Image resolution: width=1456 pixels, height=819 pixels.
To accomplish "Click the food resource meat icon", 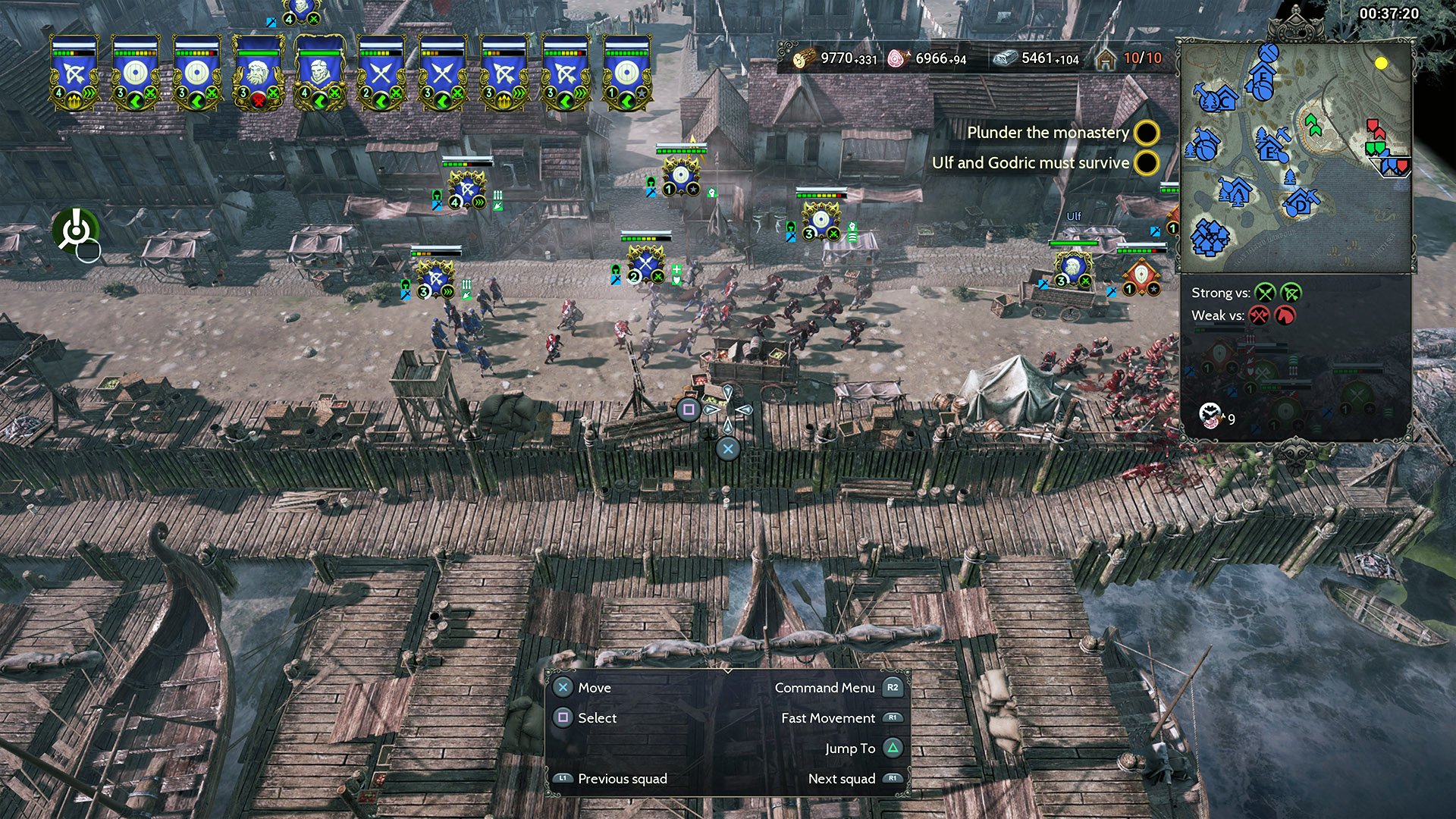I will click(898, 57).
